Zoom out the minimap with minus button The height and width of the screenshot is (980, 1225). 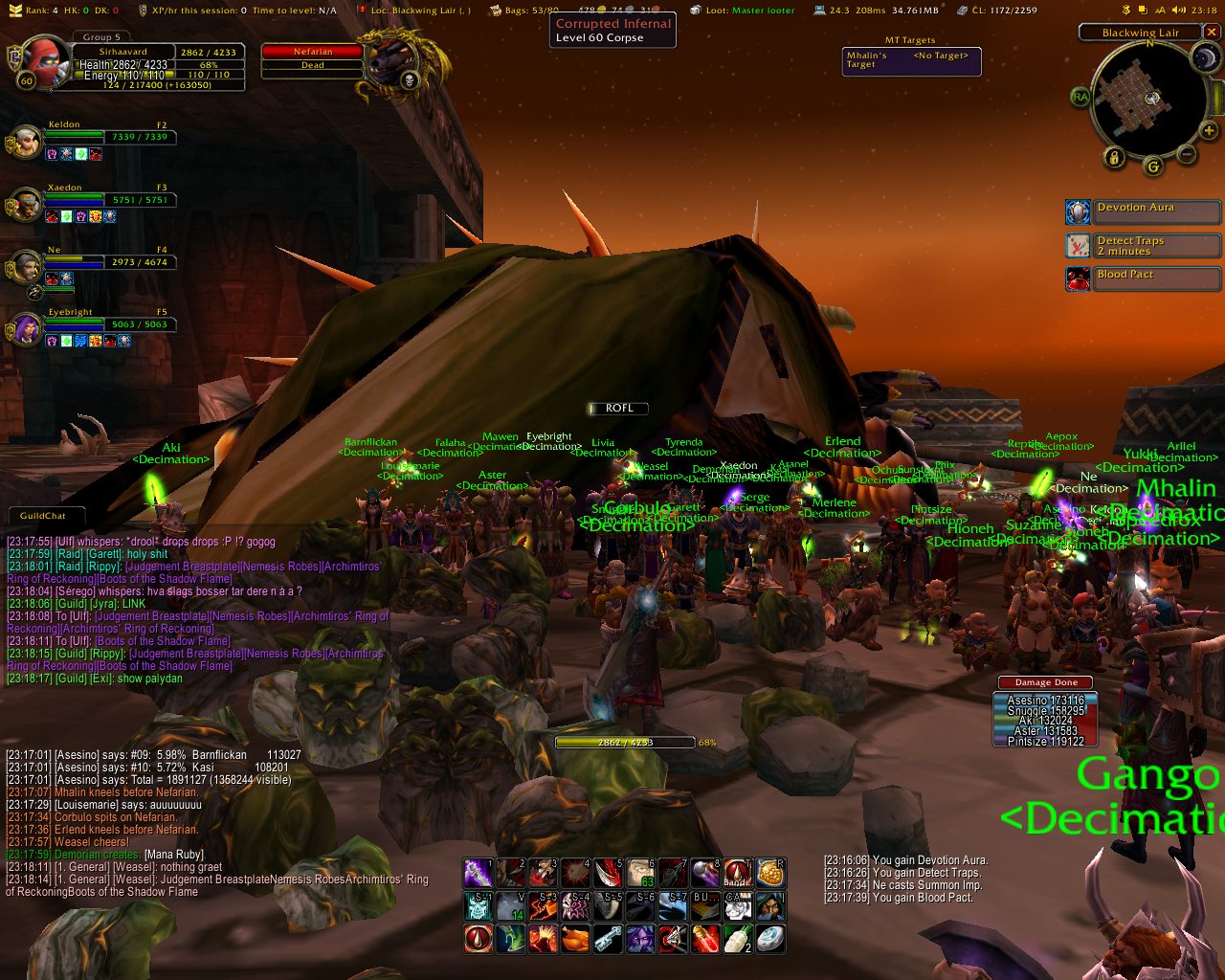coord(1187,154)
